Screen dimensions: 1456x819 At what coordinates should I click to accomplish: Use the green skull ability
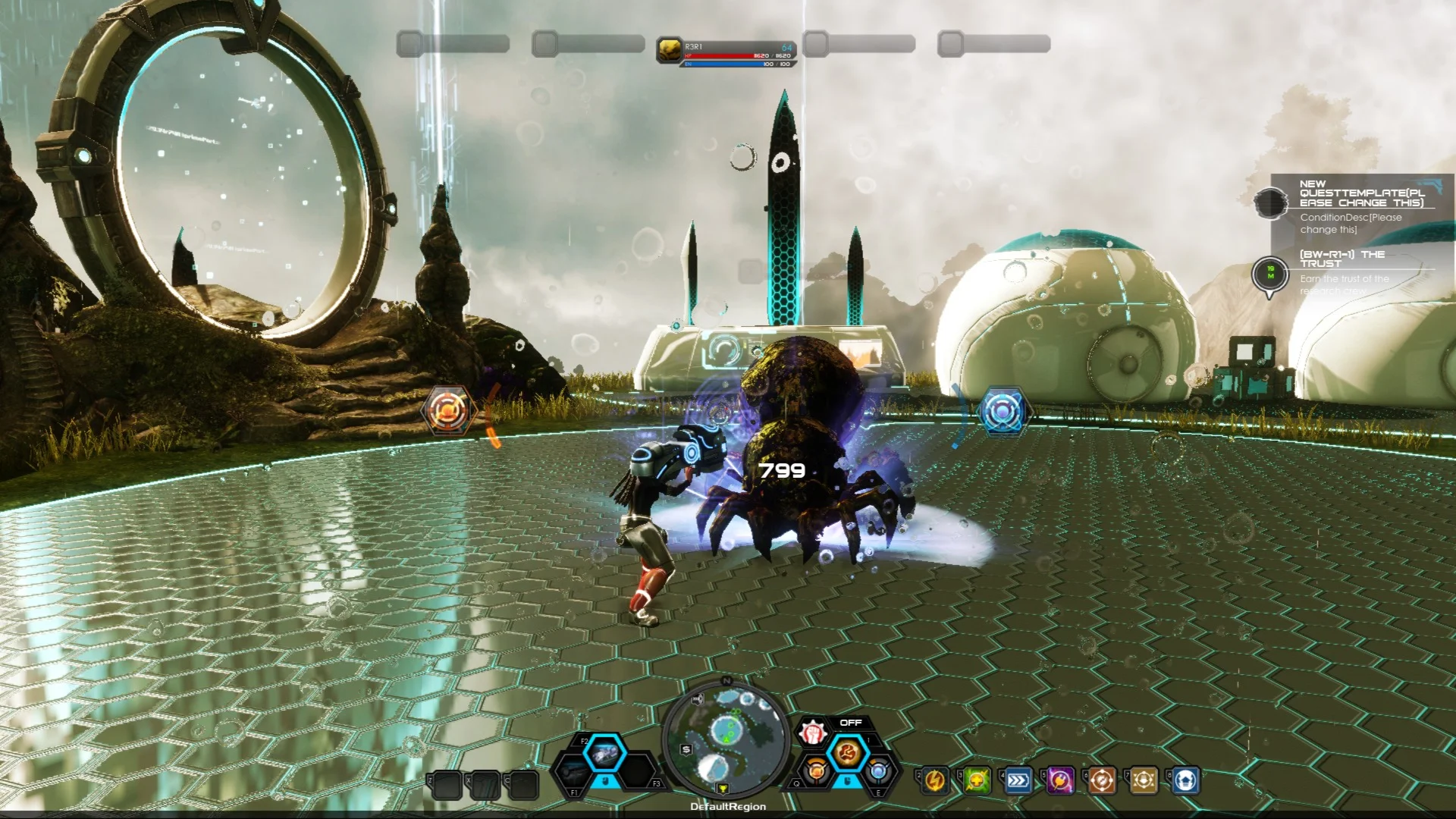(x=977, y=780)
